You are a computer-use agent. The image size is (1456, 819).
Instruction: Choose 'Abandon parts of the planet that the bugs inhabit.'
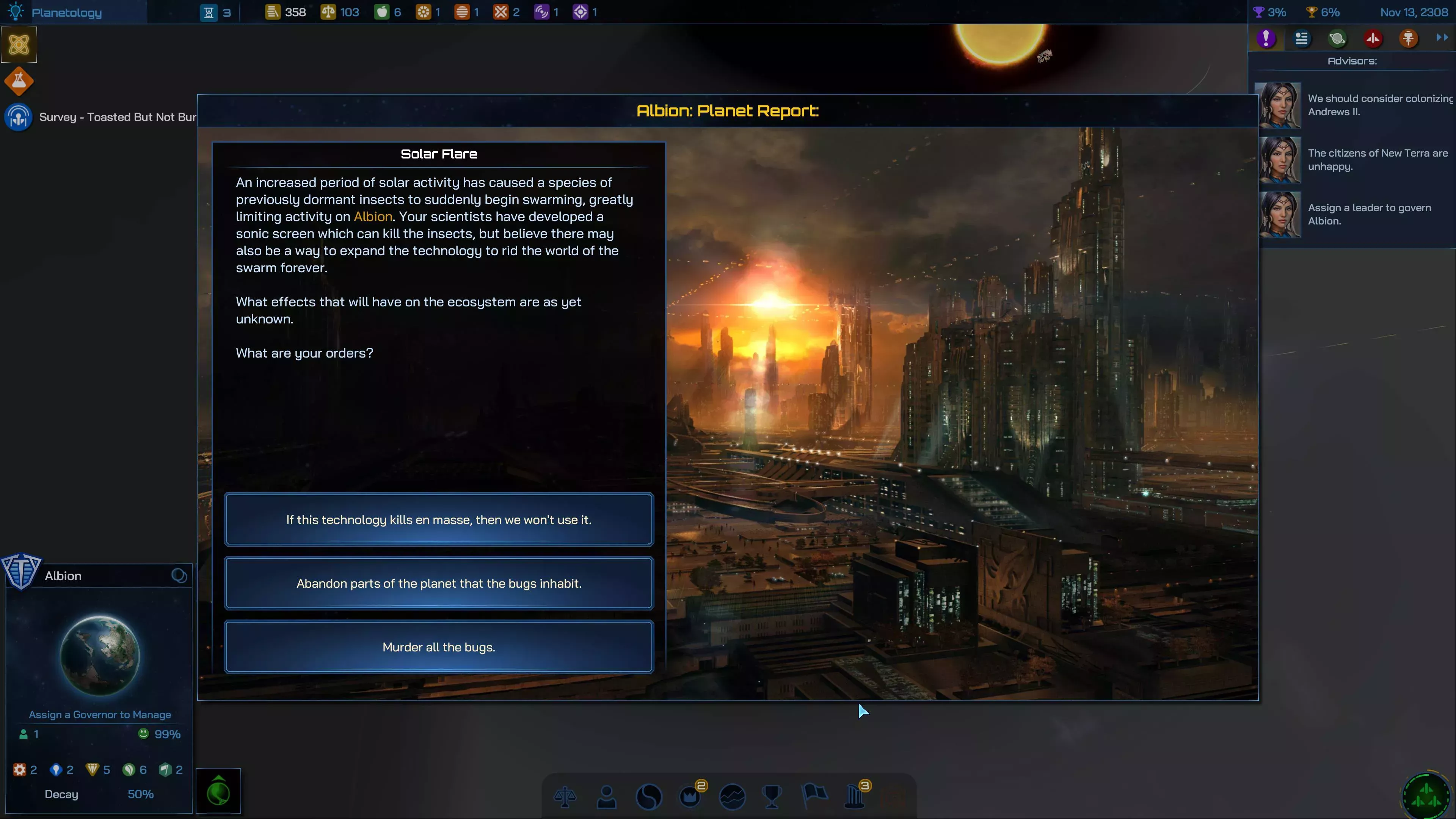click(439, 583)
